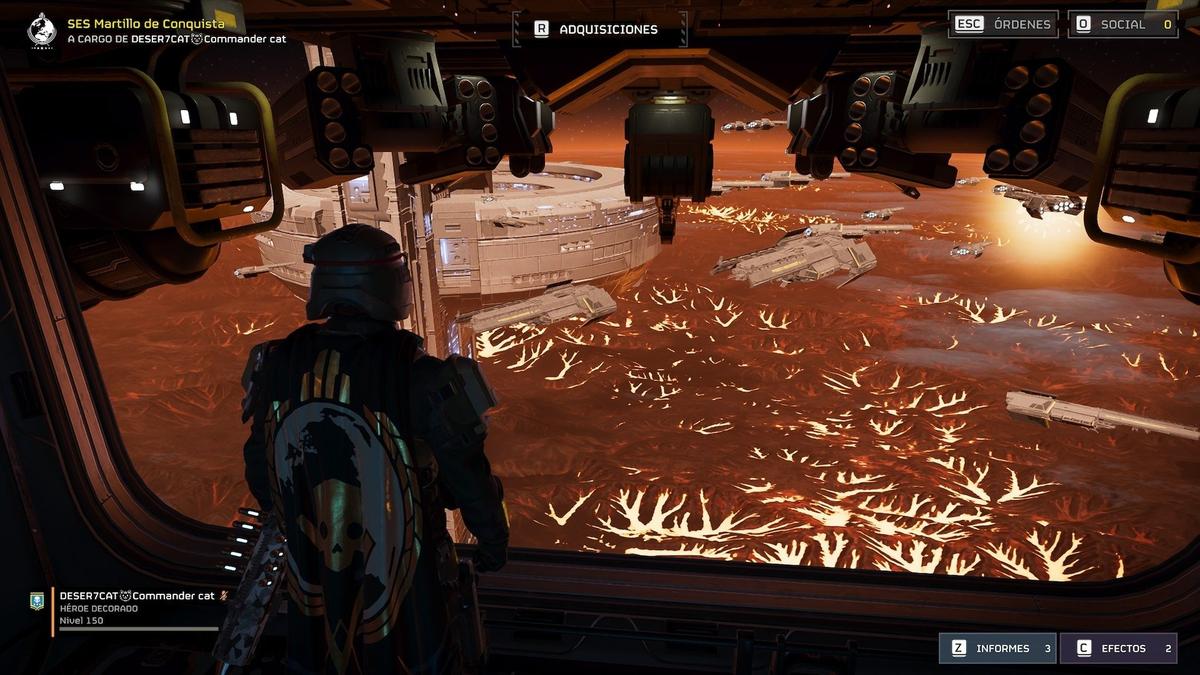Show the Informes list

(997, 648)
